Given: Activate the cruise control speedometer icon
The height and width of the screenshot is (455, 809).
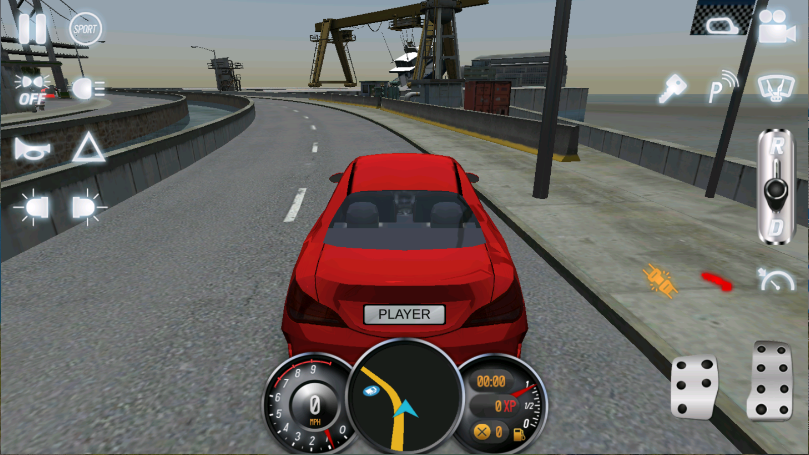Looking at the screenshot, I should (774, 280).
